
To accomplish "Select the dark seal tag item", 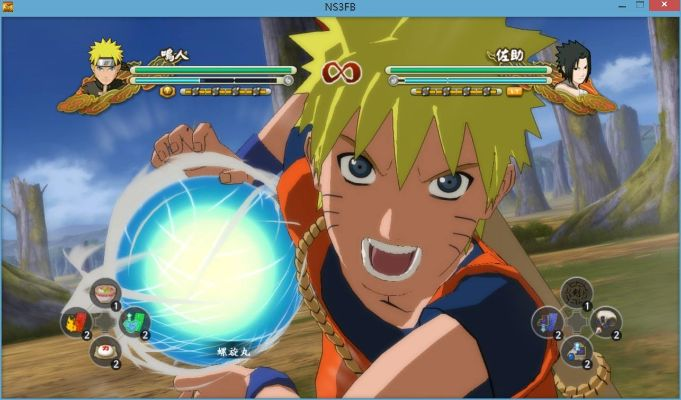I will (575, 292).
